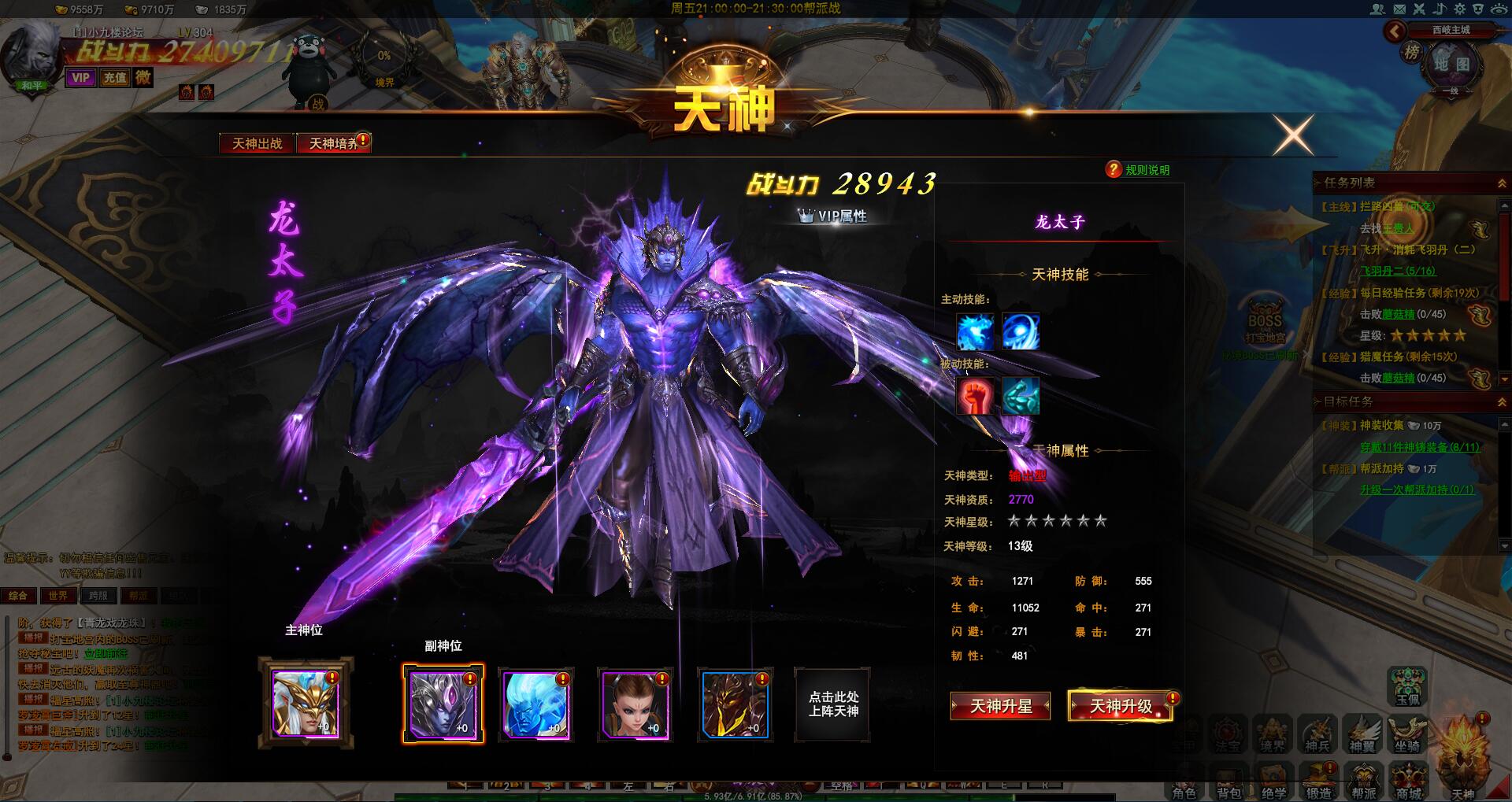Switch to the 世界 chat channel tab
Image resolution: width=1512 pixels, height=802 pixels.
[x=58, y=595]
